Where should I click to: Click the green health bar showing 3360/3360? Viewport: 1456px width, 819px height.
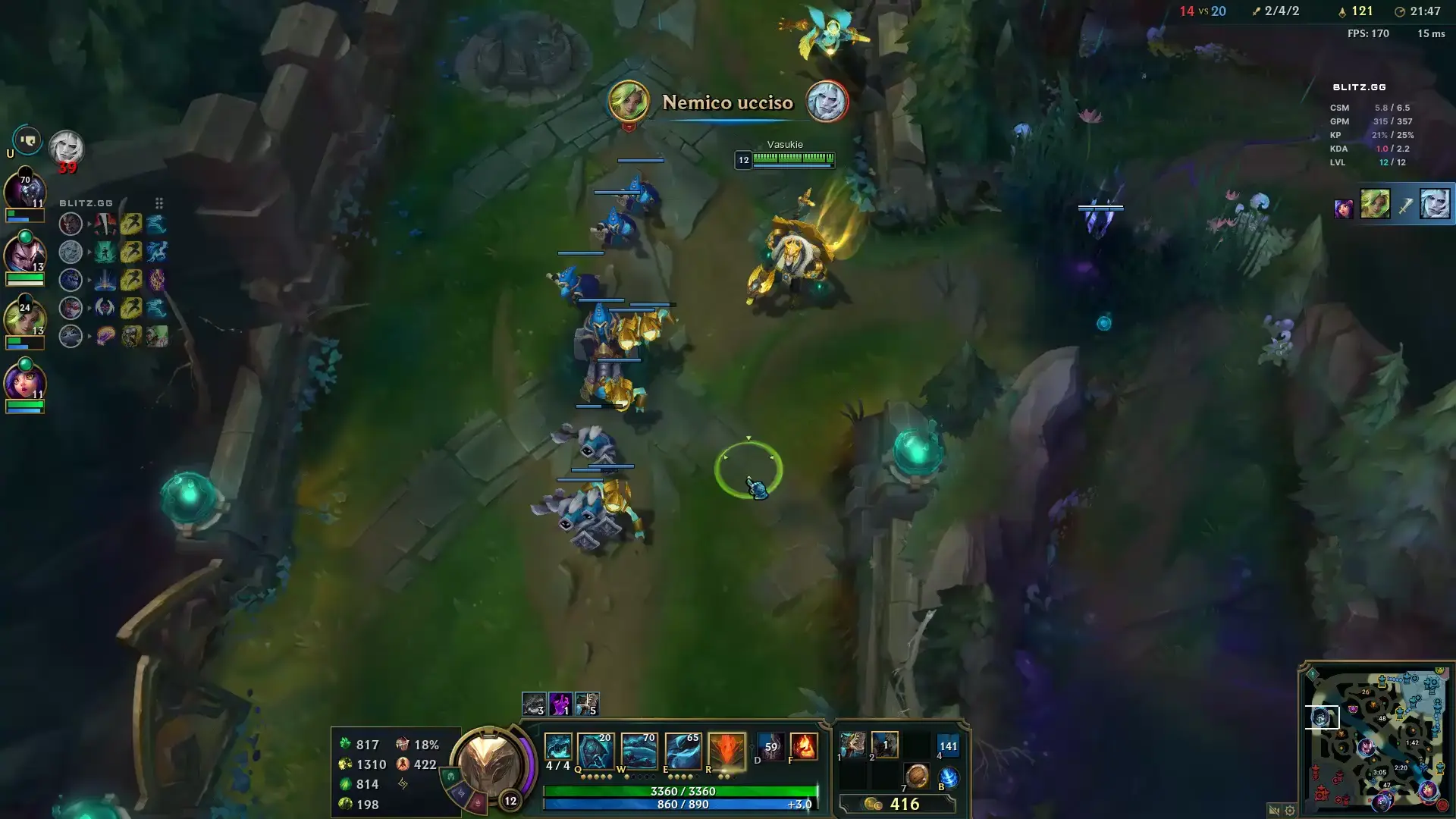(682, 790)
